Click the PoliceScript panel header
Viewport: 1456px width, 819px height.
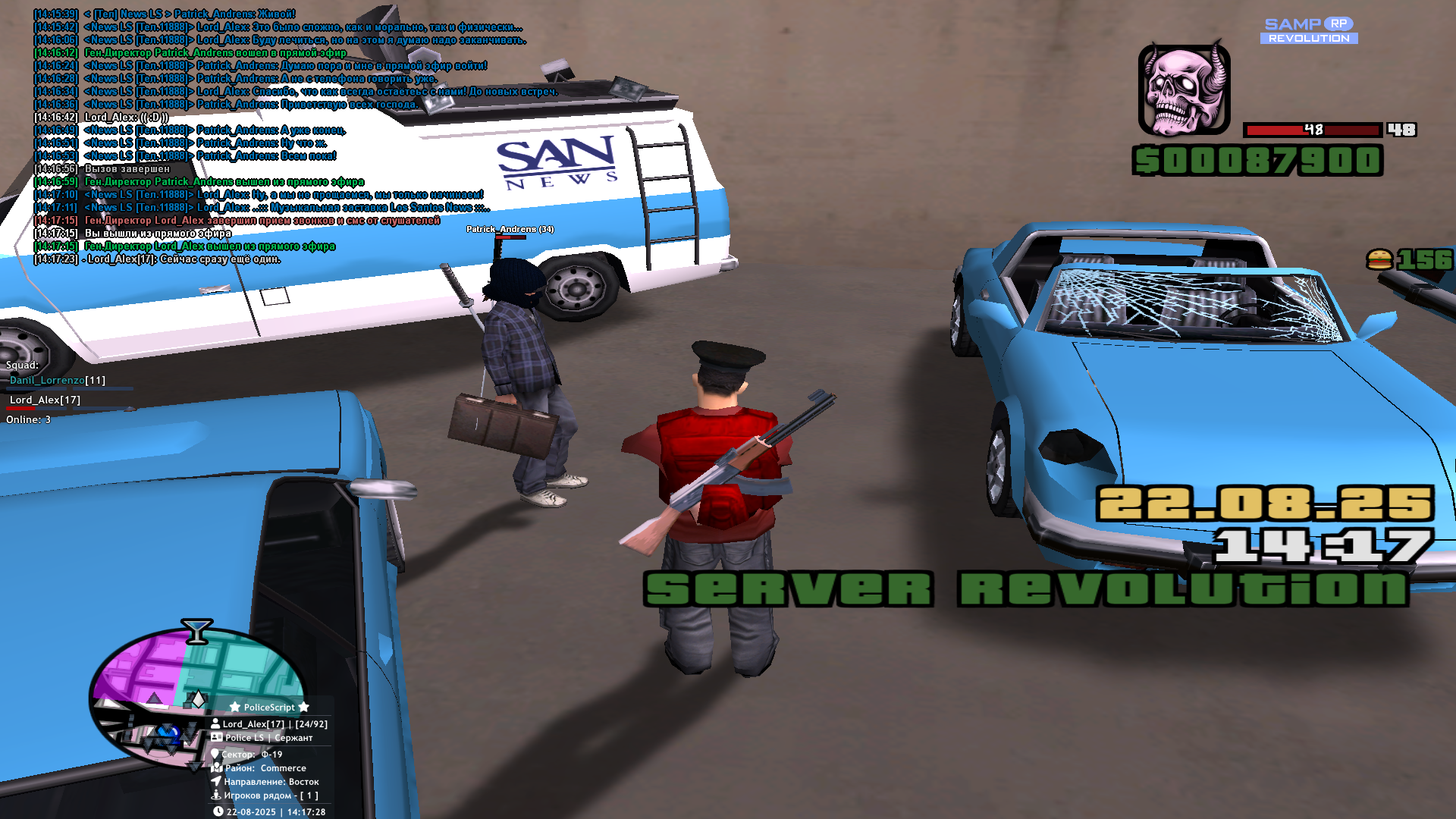pos(269,707)
